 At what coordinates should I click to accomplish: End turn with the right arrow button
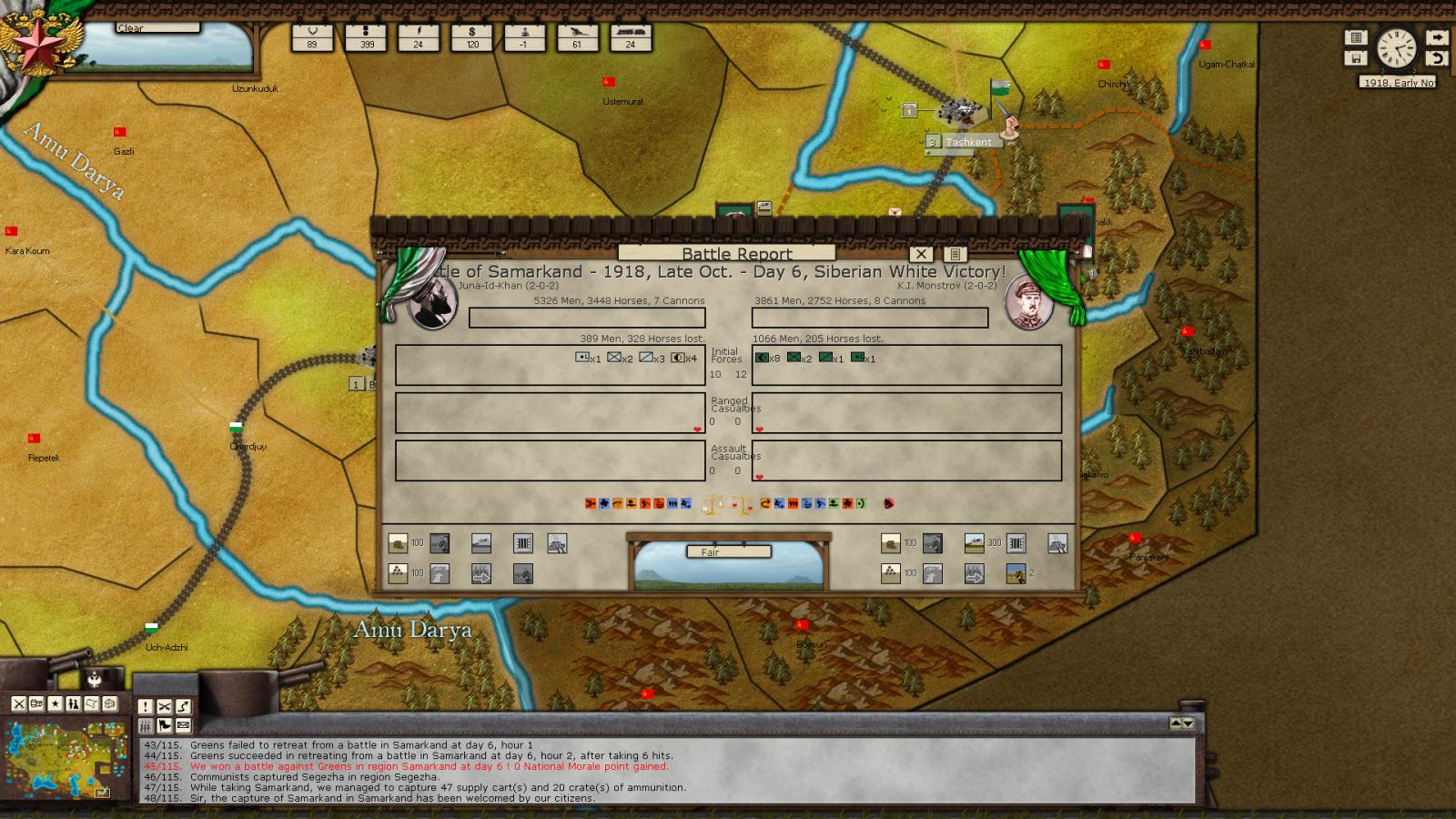tap(1436, 37)
